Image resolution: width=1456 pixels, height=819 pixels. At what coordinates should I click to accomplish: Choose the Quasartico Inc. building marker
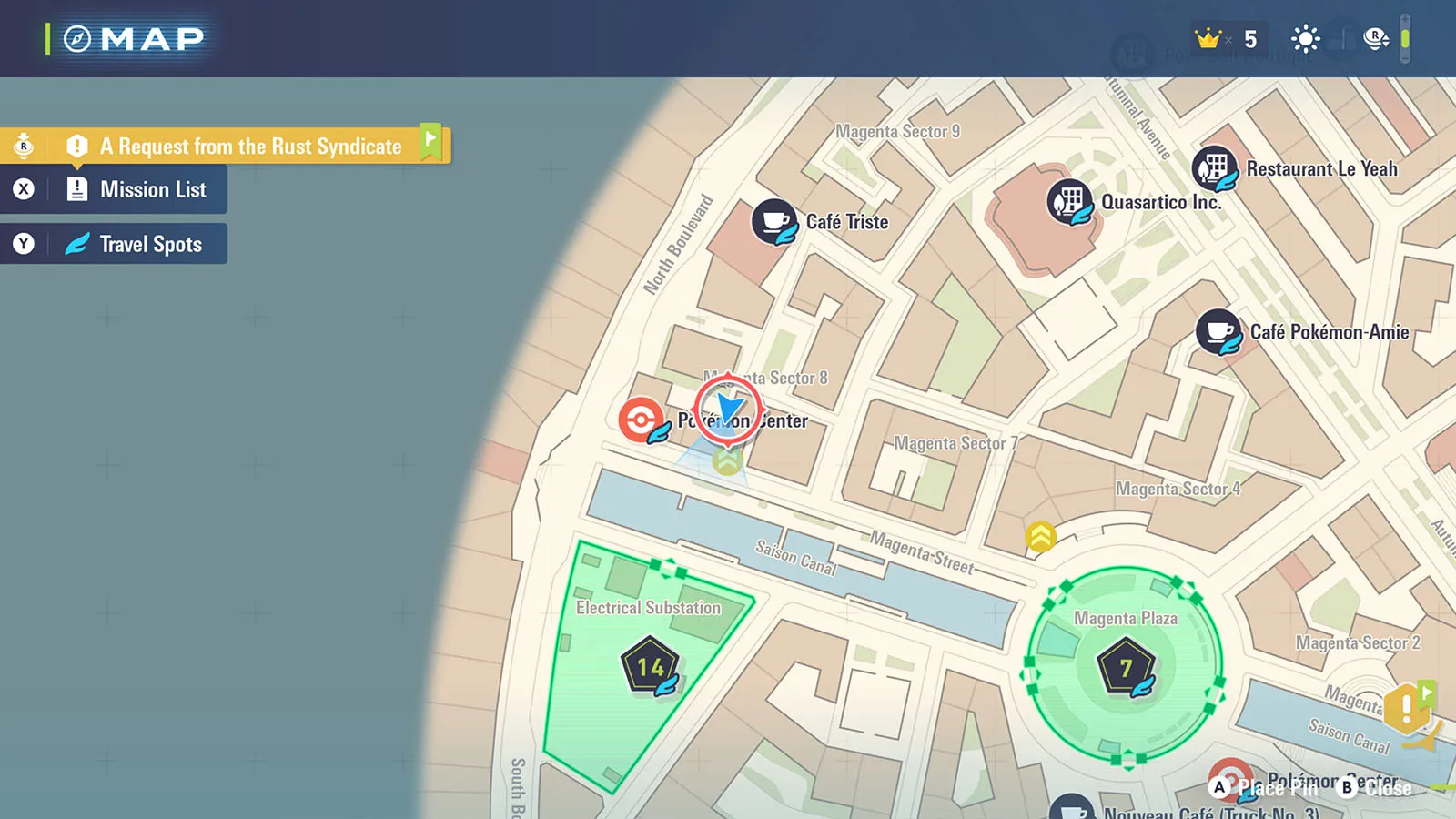click(1069, 201)
